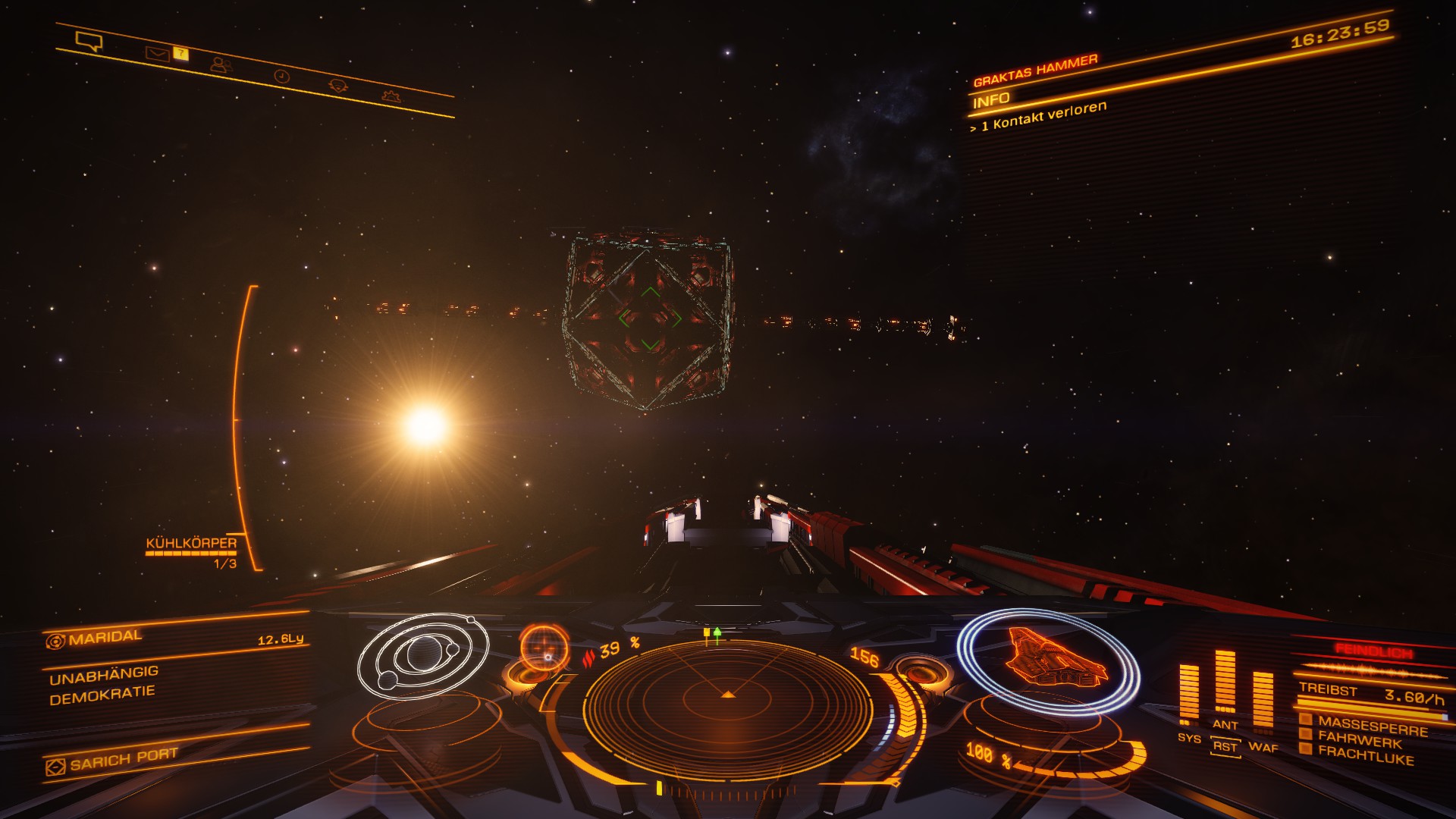Reset power distribution with RST
This screenshot has height=819, width=1456.
1224,746
